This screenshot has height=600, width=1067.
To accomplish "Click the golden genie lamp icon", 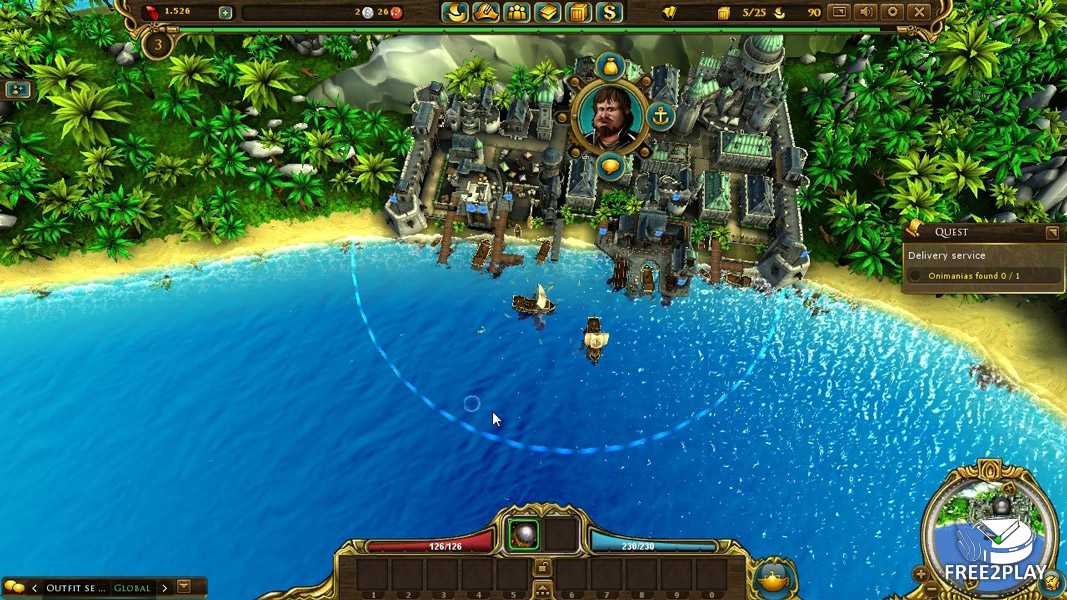I will (773, 578).
